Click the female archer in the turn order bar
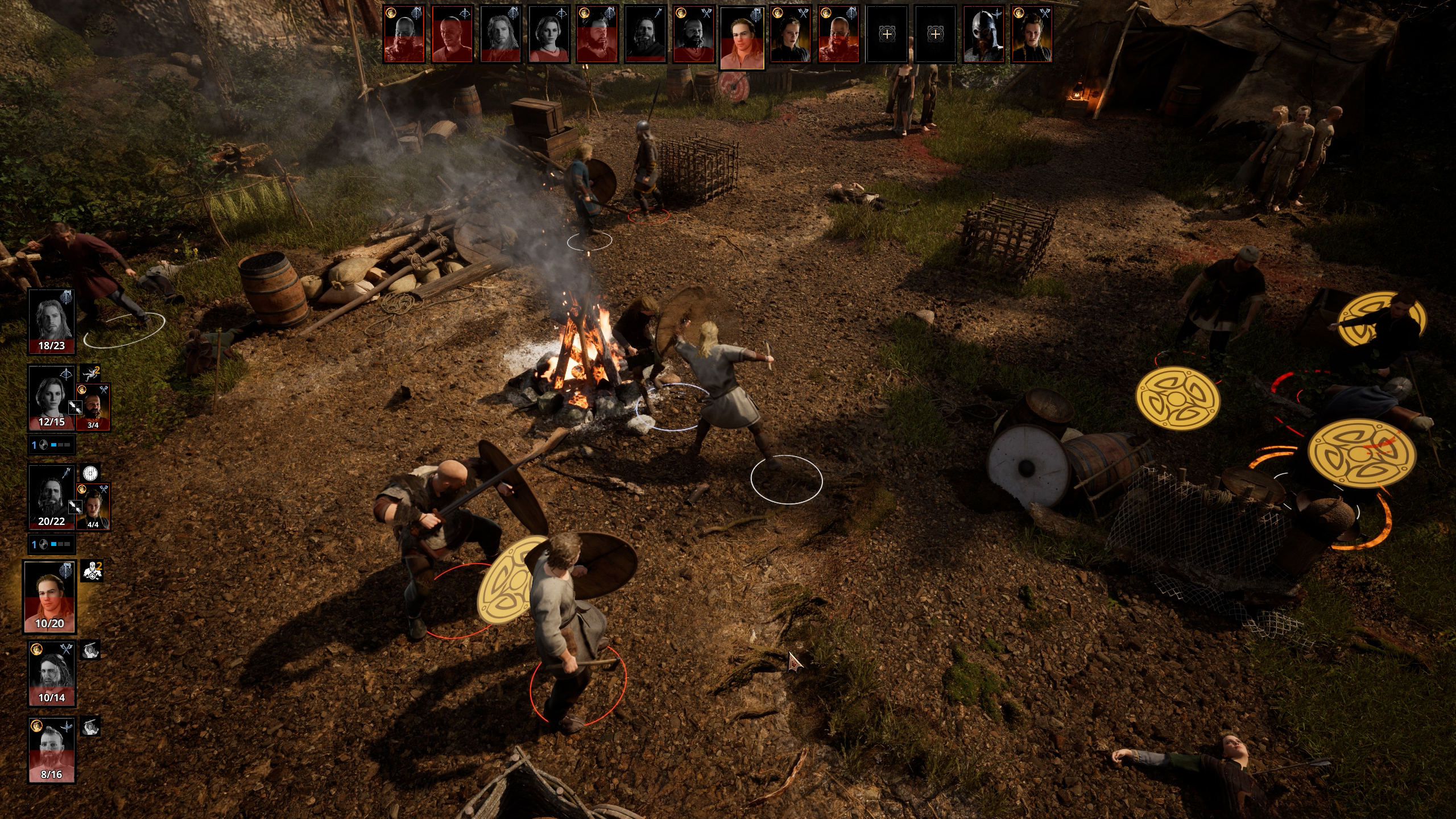This screenshot has width=1456, height=819. (x=549, y=34)
